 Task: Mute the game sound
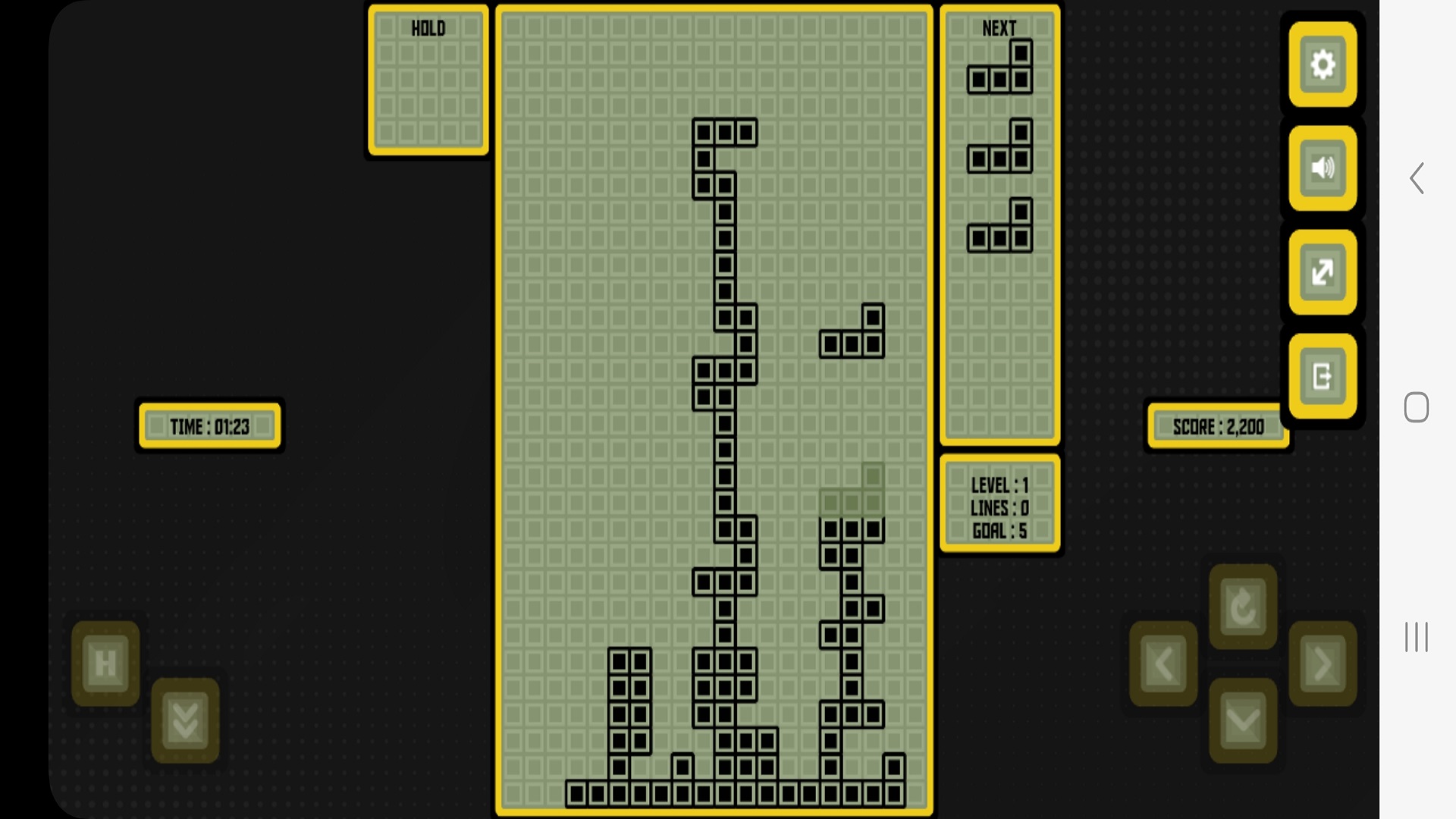(1323, 168)
